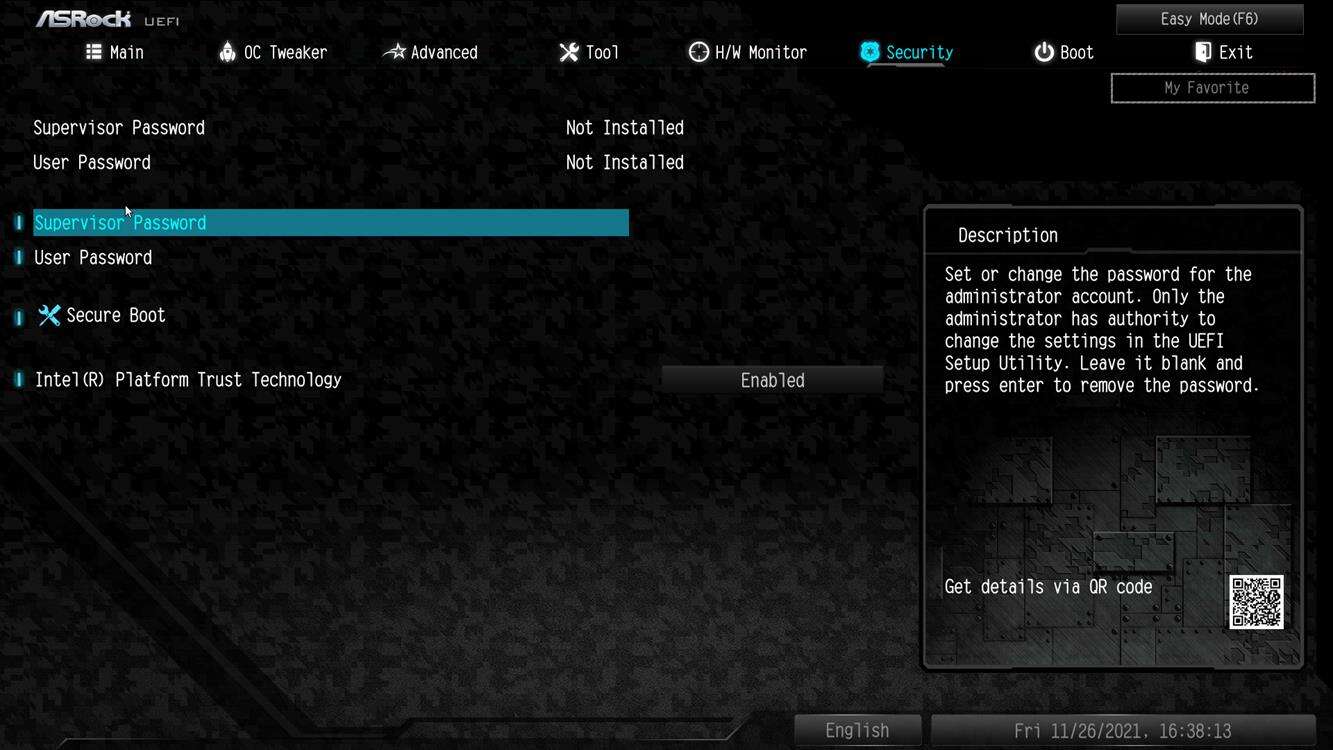The width and height of the screenshot is (1333, 750).
Task: Click the QR code in the Description panel
Action: [1257, 603]
